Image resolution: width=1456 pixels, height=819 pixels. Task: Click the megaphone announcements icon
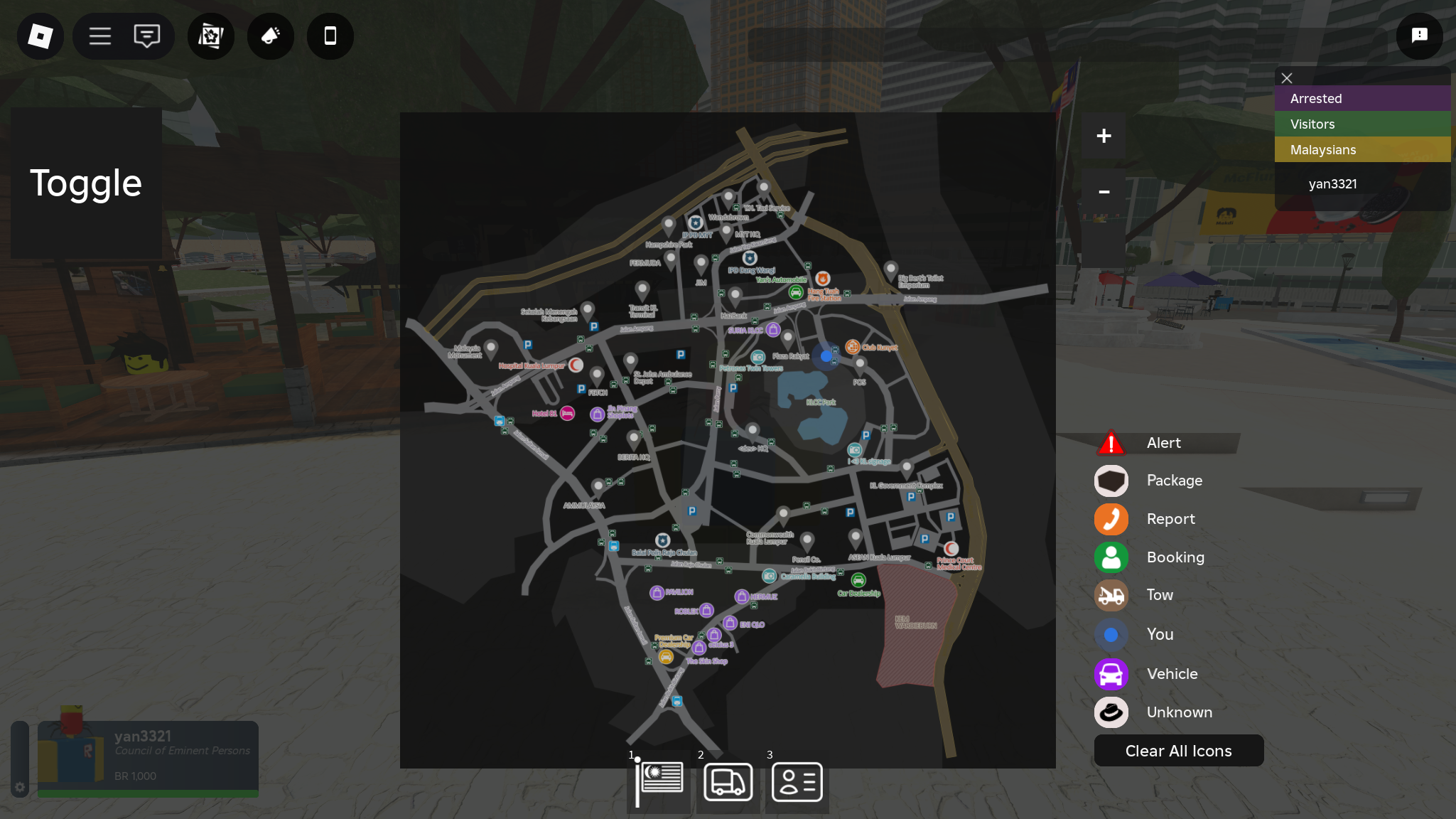pos(270,36)
